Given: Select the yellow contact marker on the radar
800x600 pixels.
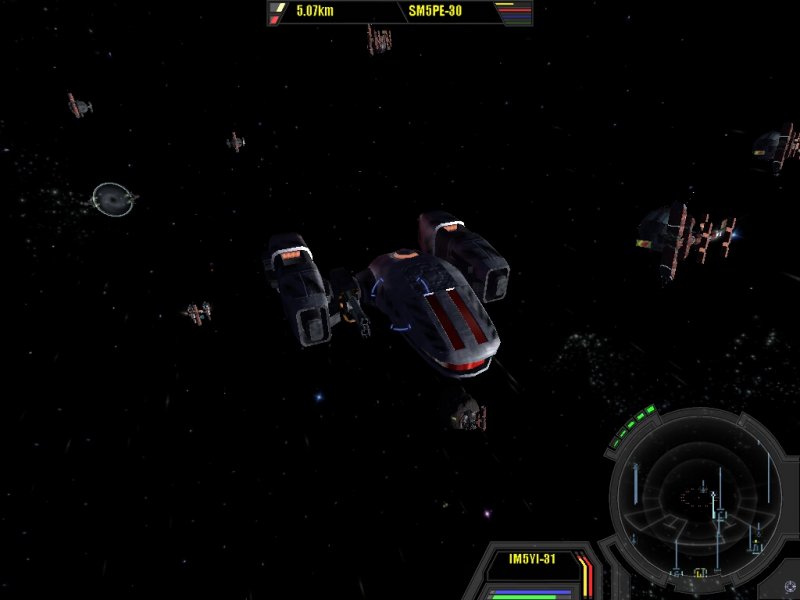Looking at the screenshot, I should [700, 573].
